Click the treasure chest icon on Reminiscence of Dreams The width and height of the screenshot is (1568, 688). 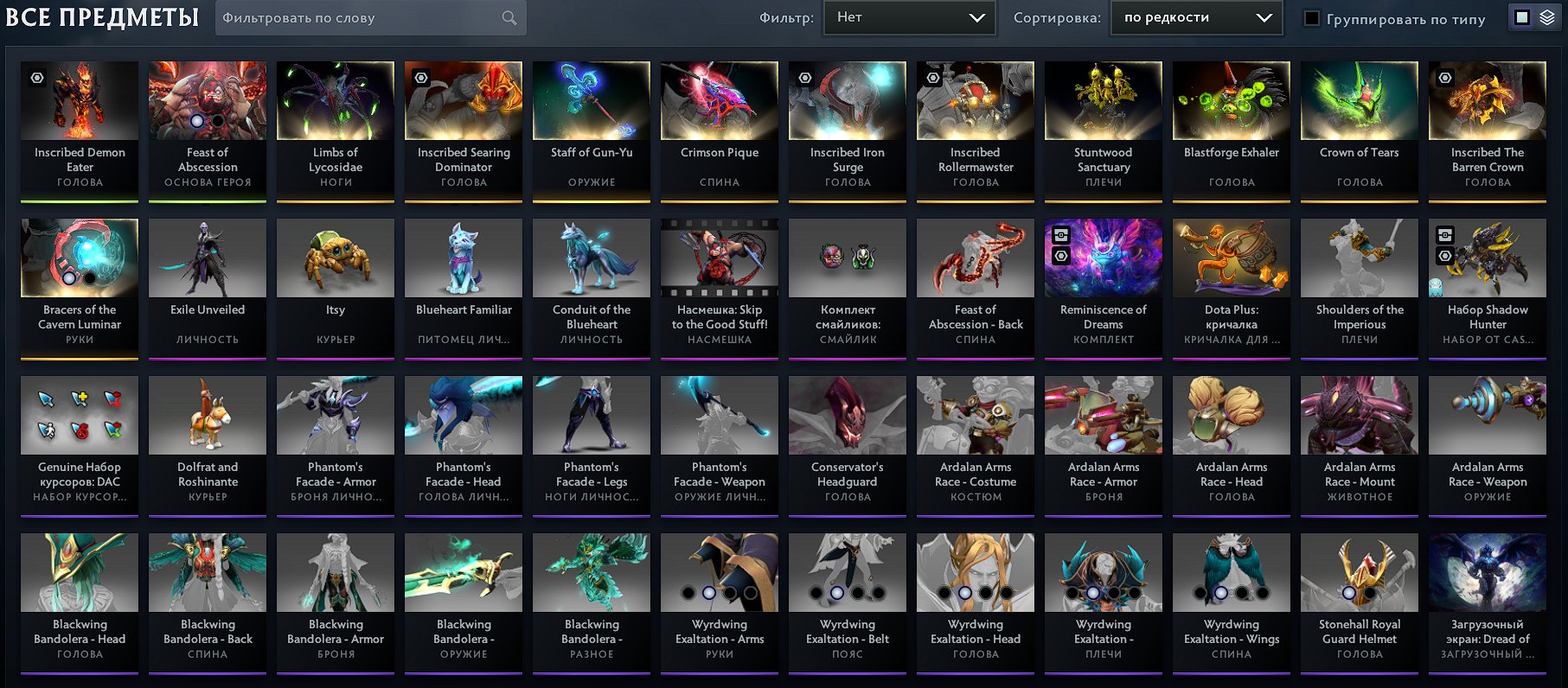(1061, 235)
